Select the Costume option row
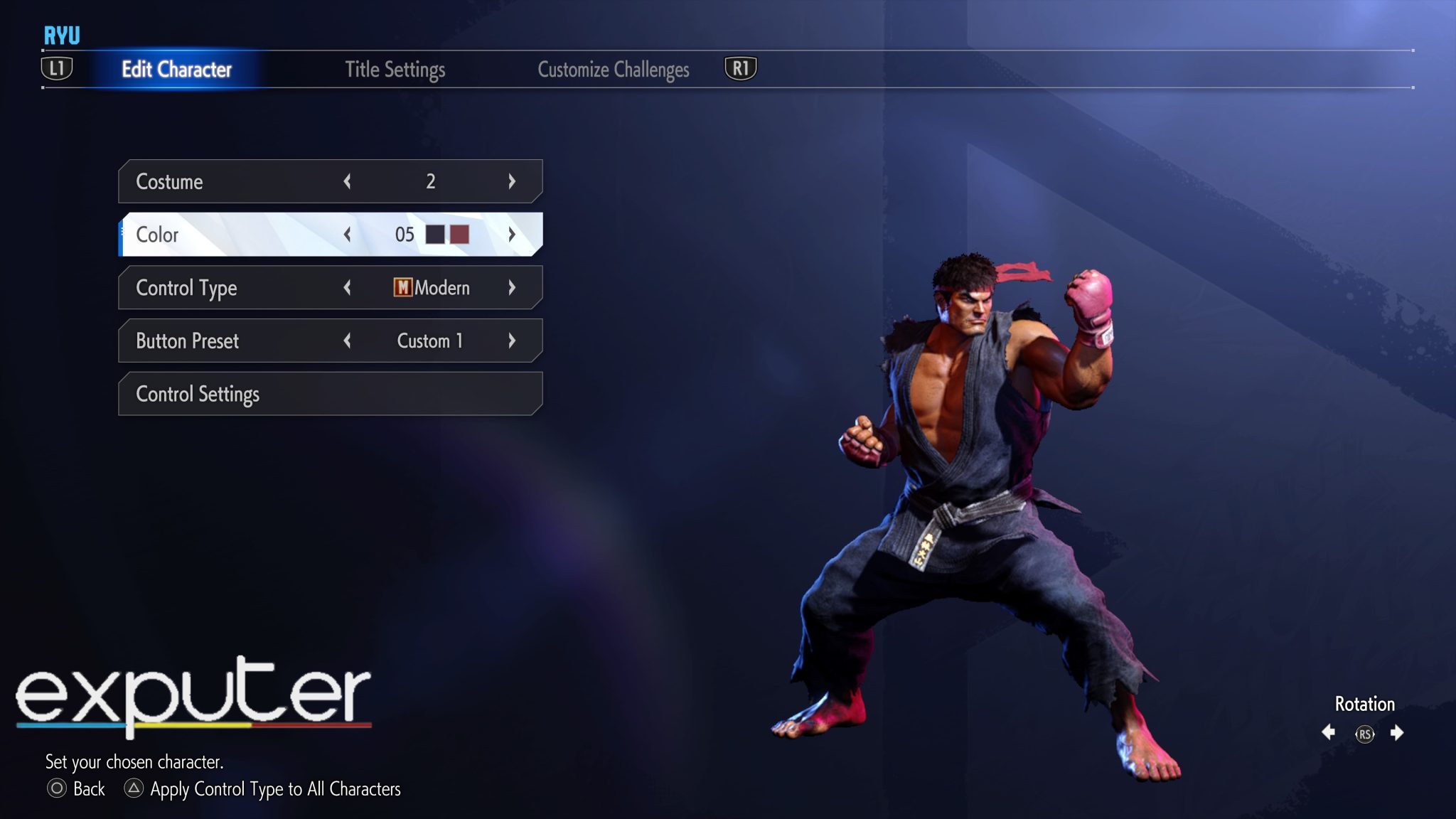The width and height of the screenshot is (1456, 819). tap(213, 181)
